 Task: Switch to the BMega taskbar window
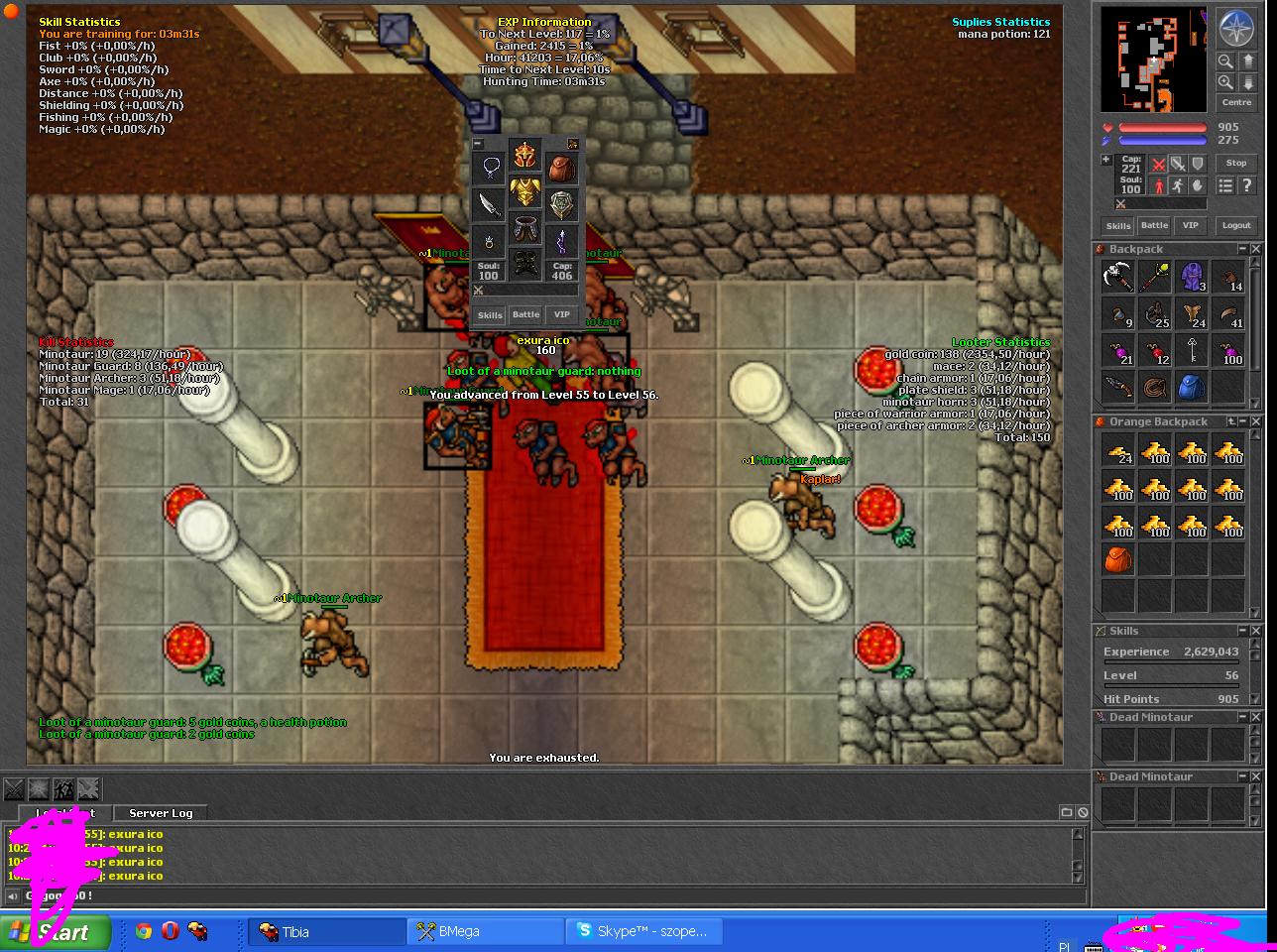485,931
